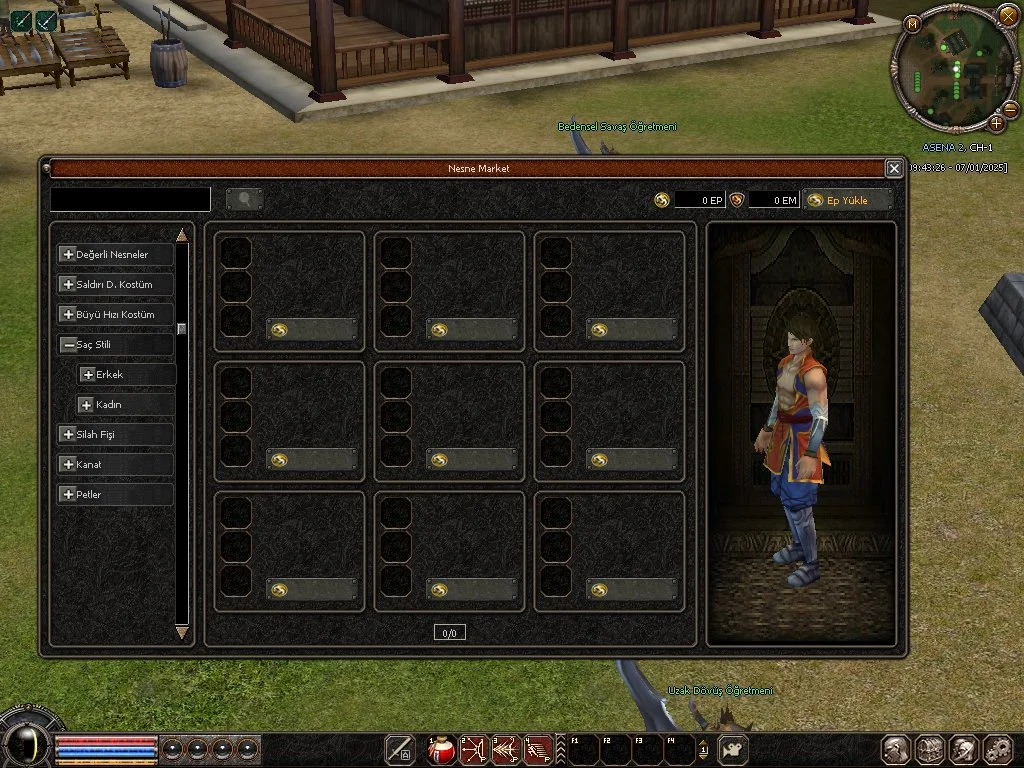Image resolution: width=1024 pixels, height=768 pixels.
Task: Click the category list's scroll-down arrow
Action: (x=182, y=632)
